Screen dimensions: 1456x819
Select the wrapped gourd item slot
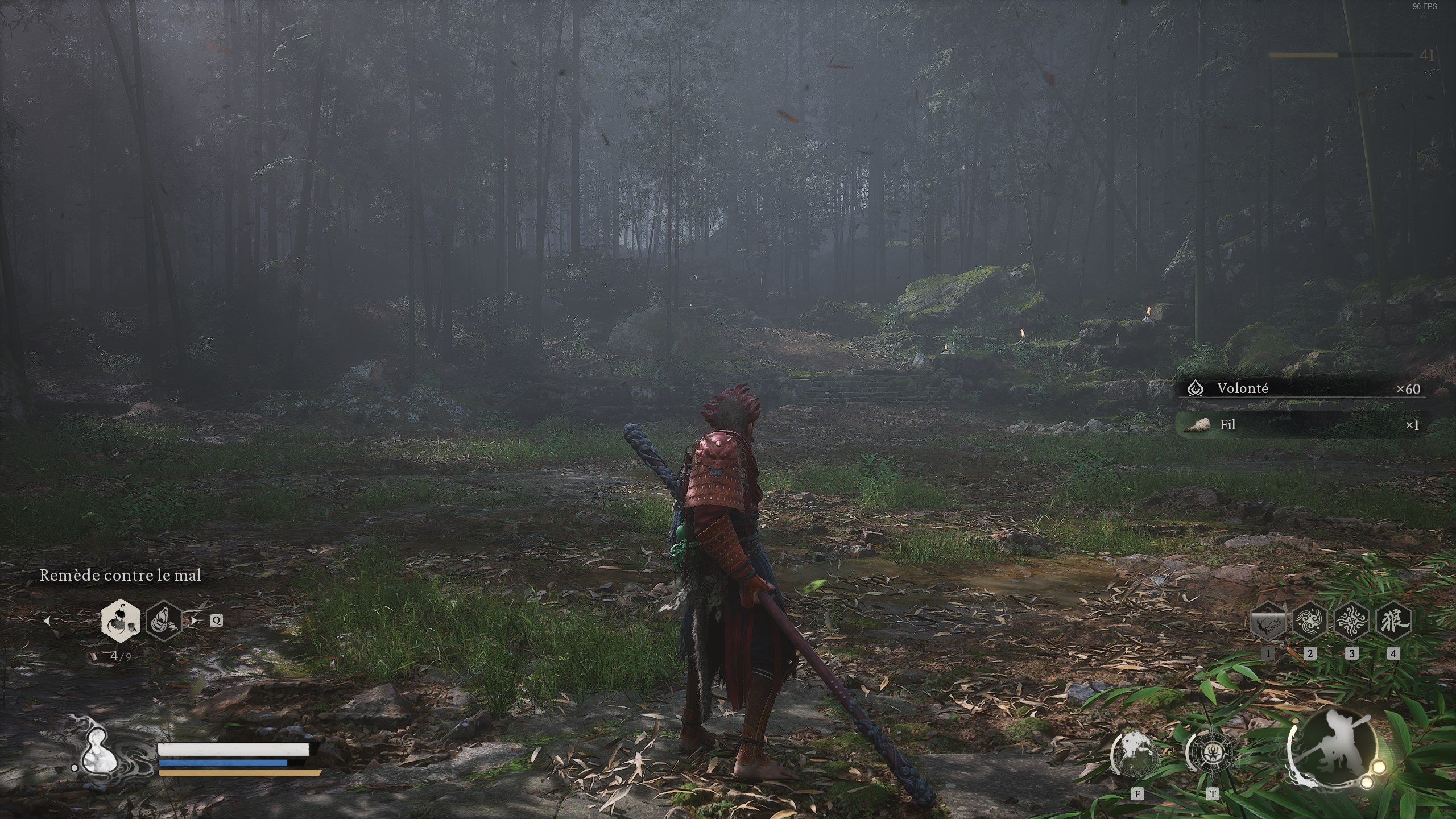164,621
